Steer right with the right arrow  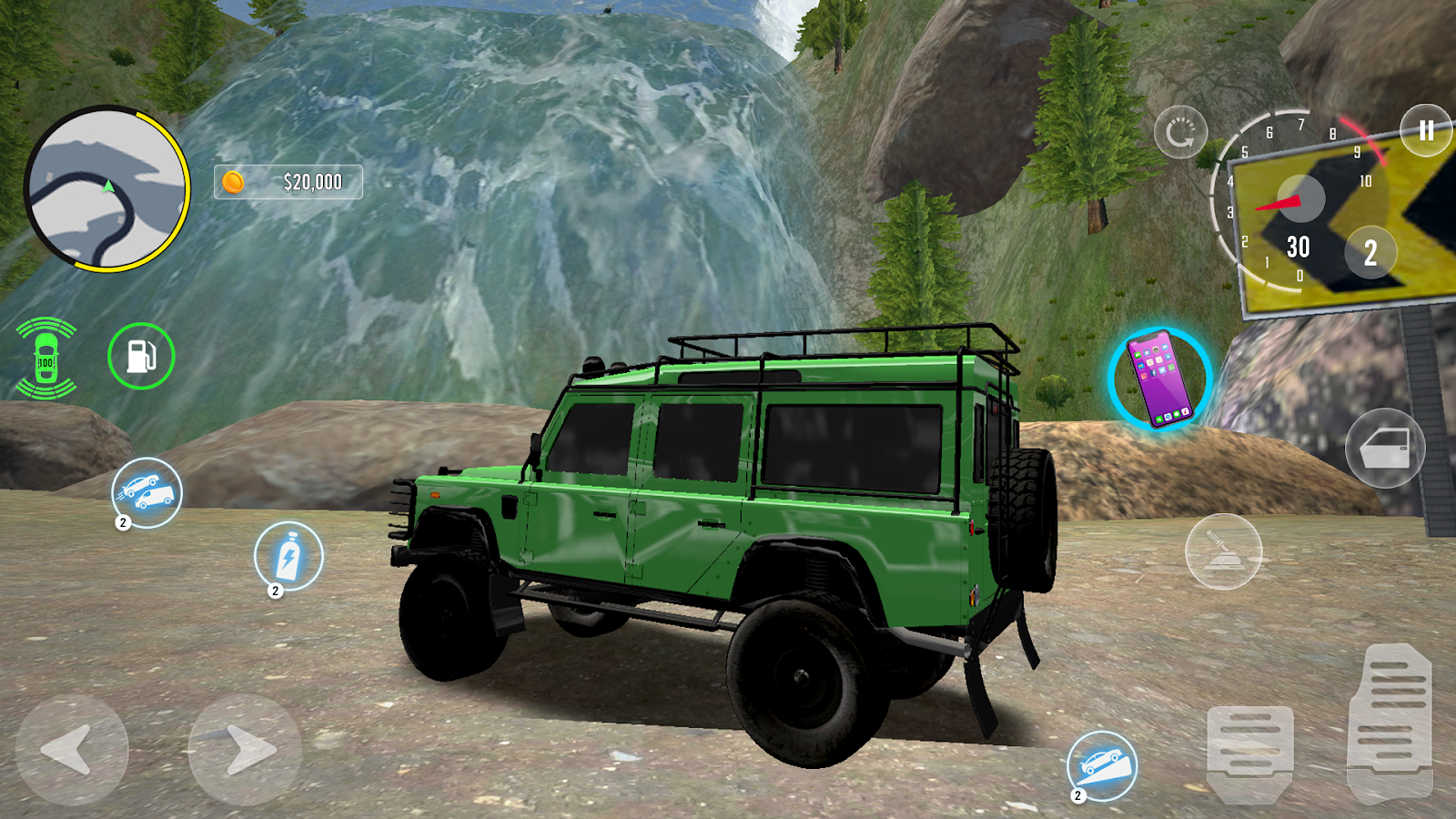[x=244, y=750]
